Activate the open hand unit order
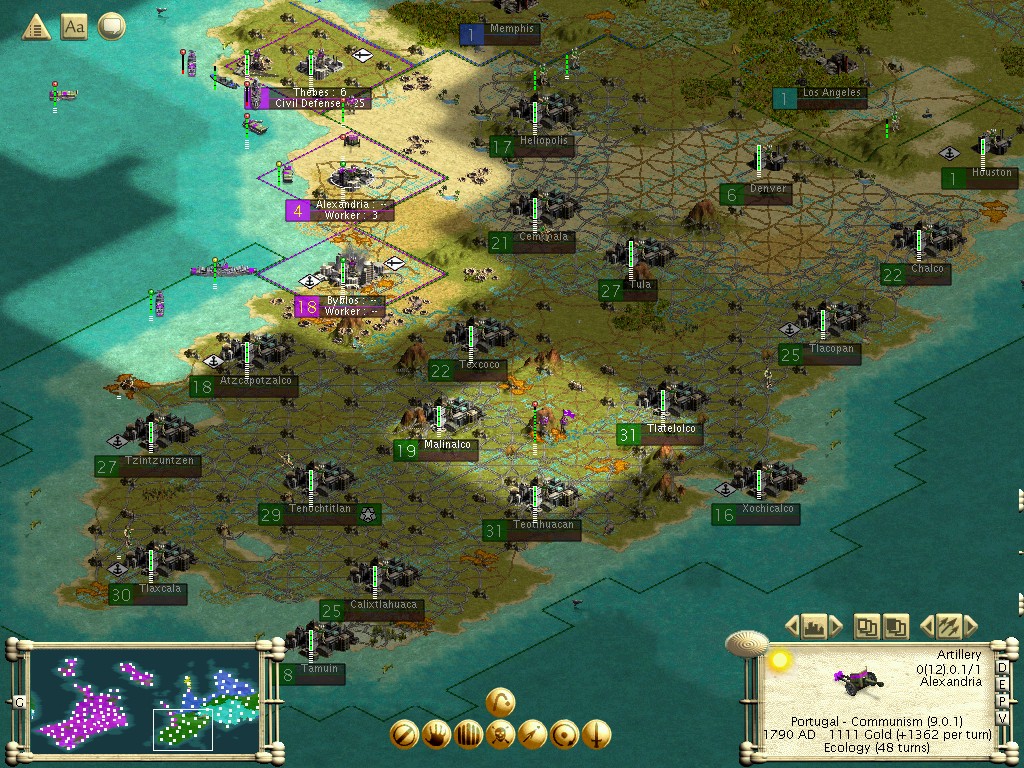Screen dimensions: 1024x768 pyautogui.click(x=436, y=735)
